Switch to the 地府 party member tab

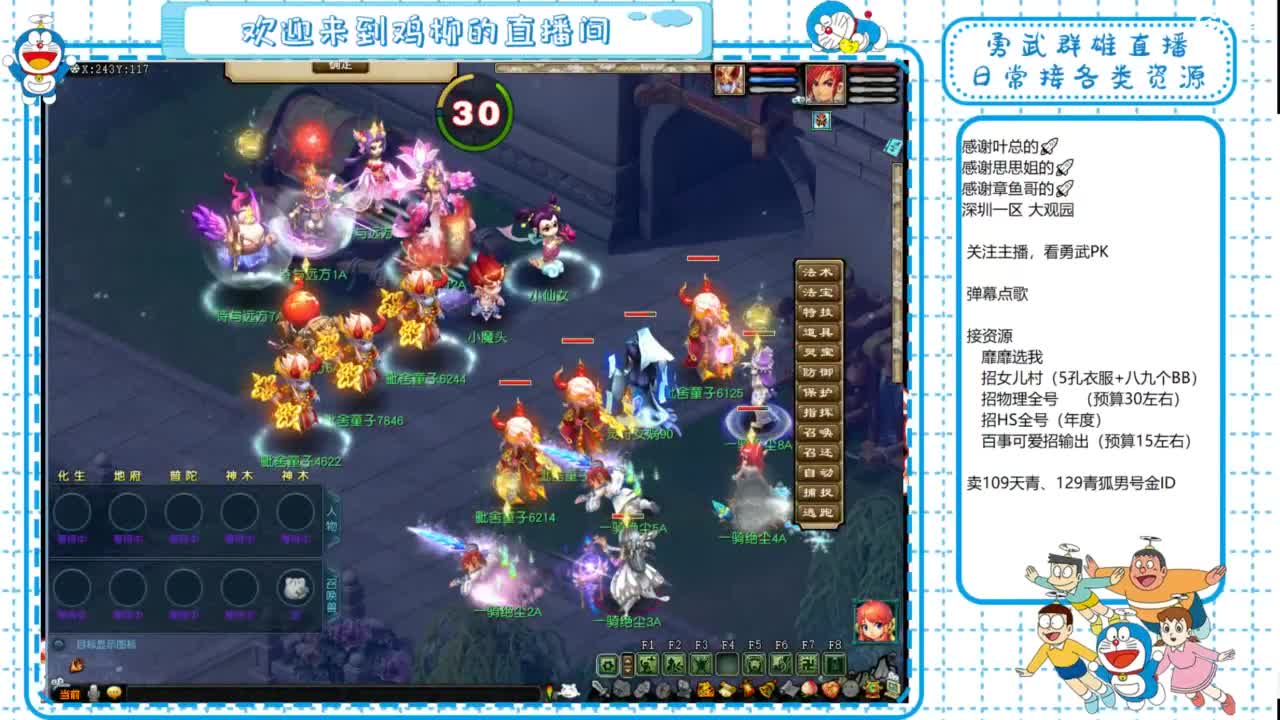(x=129, y=476)
